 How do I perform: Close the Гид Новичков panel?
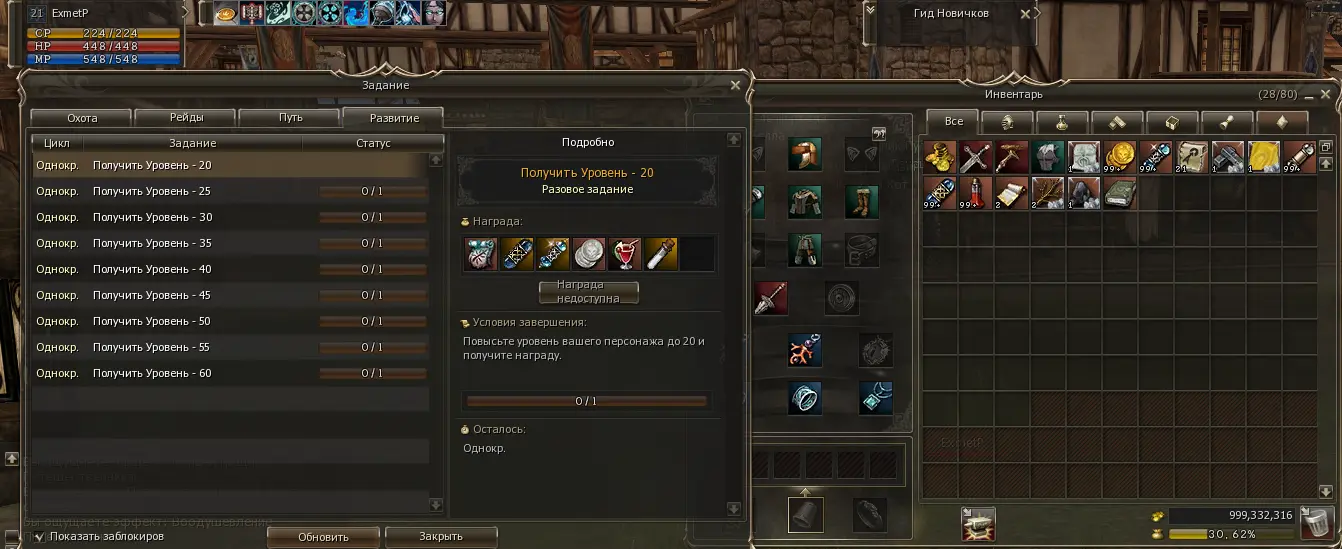[1024, 14]
